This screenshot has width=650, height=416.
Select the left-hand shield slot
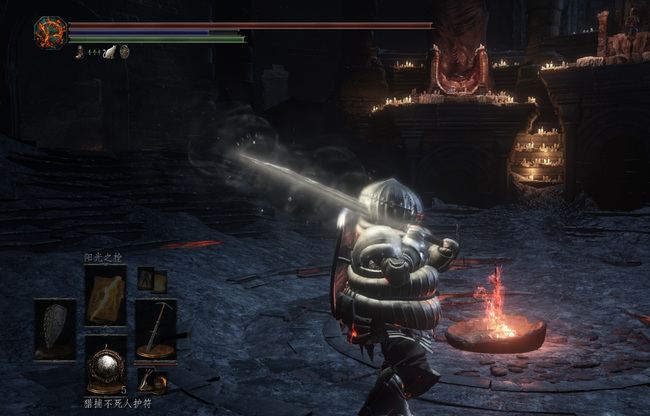[54, 329]
